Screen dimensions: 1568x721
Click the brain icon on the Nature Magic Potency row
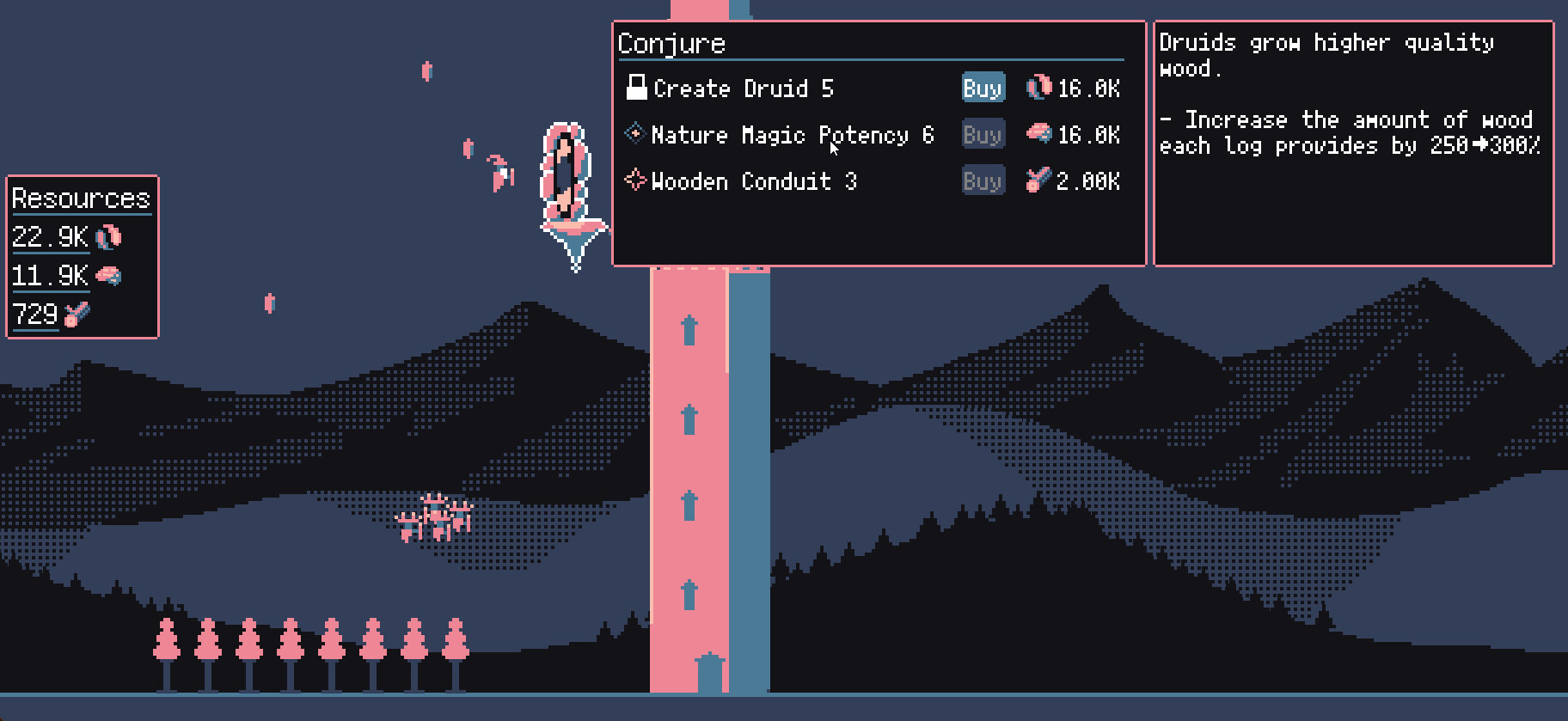coord(1038,134)
